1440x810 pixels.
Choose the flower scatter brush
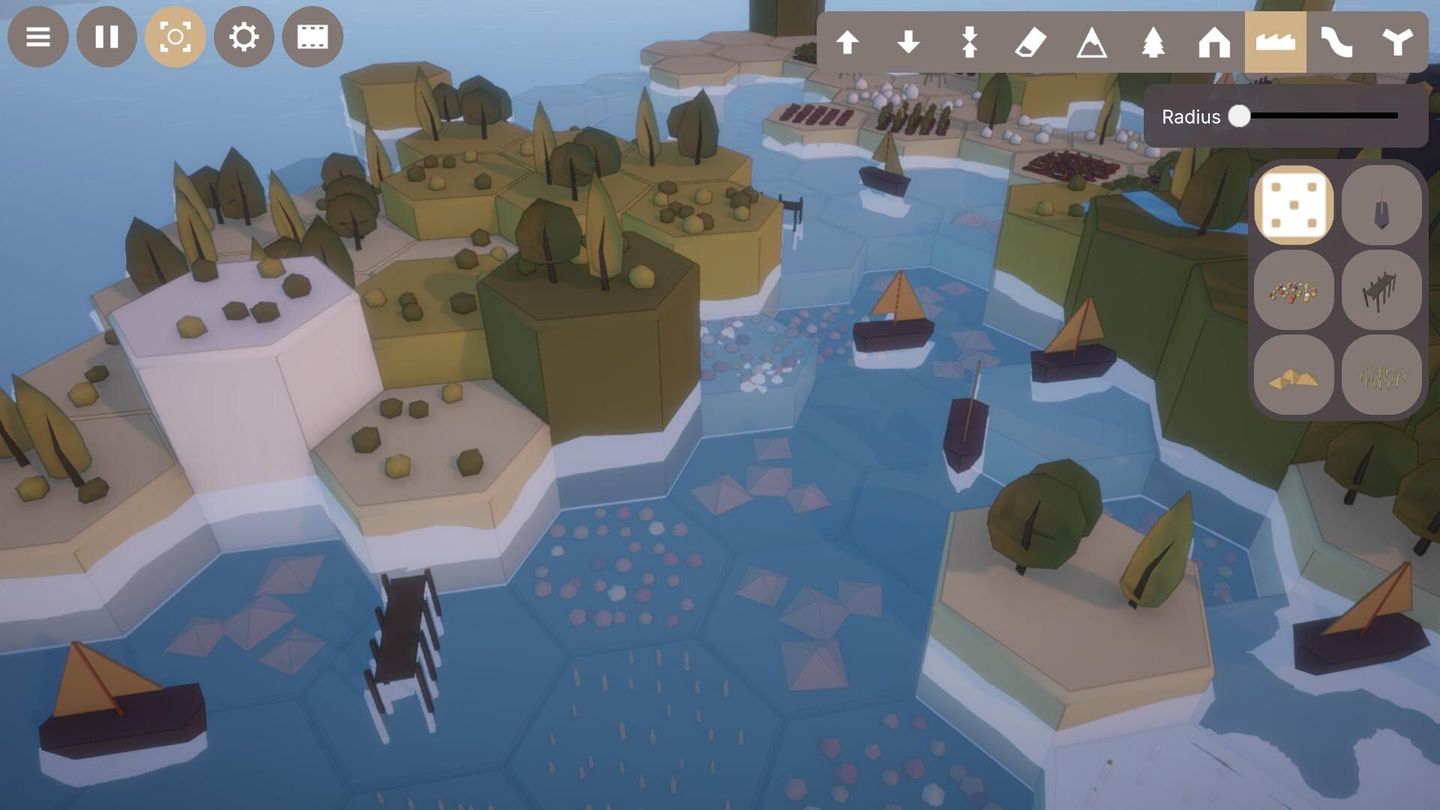click(1294, 290)
